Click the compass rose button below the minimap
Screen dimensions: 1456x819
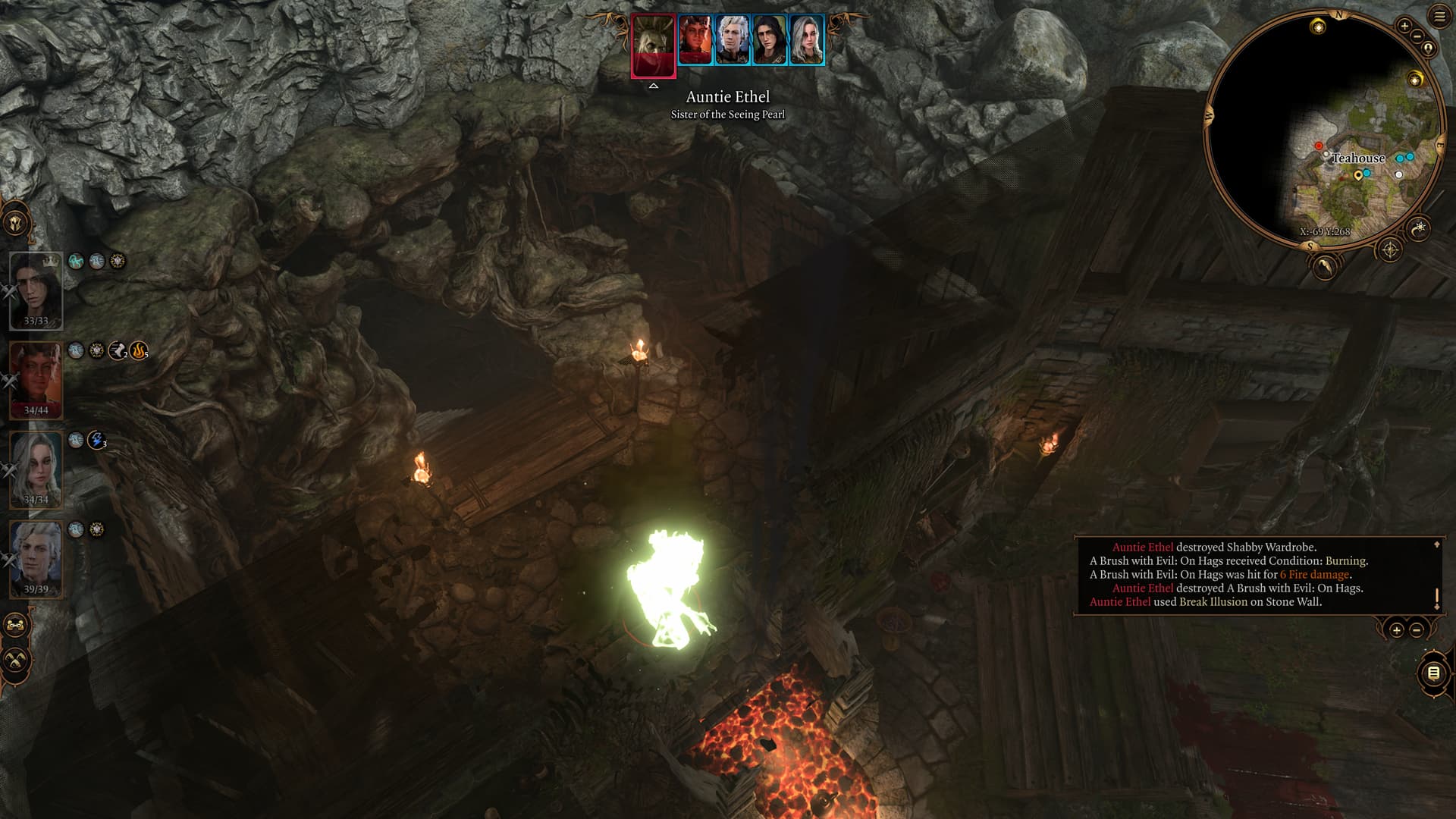(x=1390, y=249)
